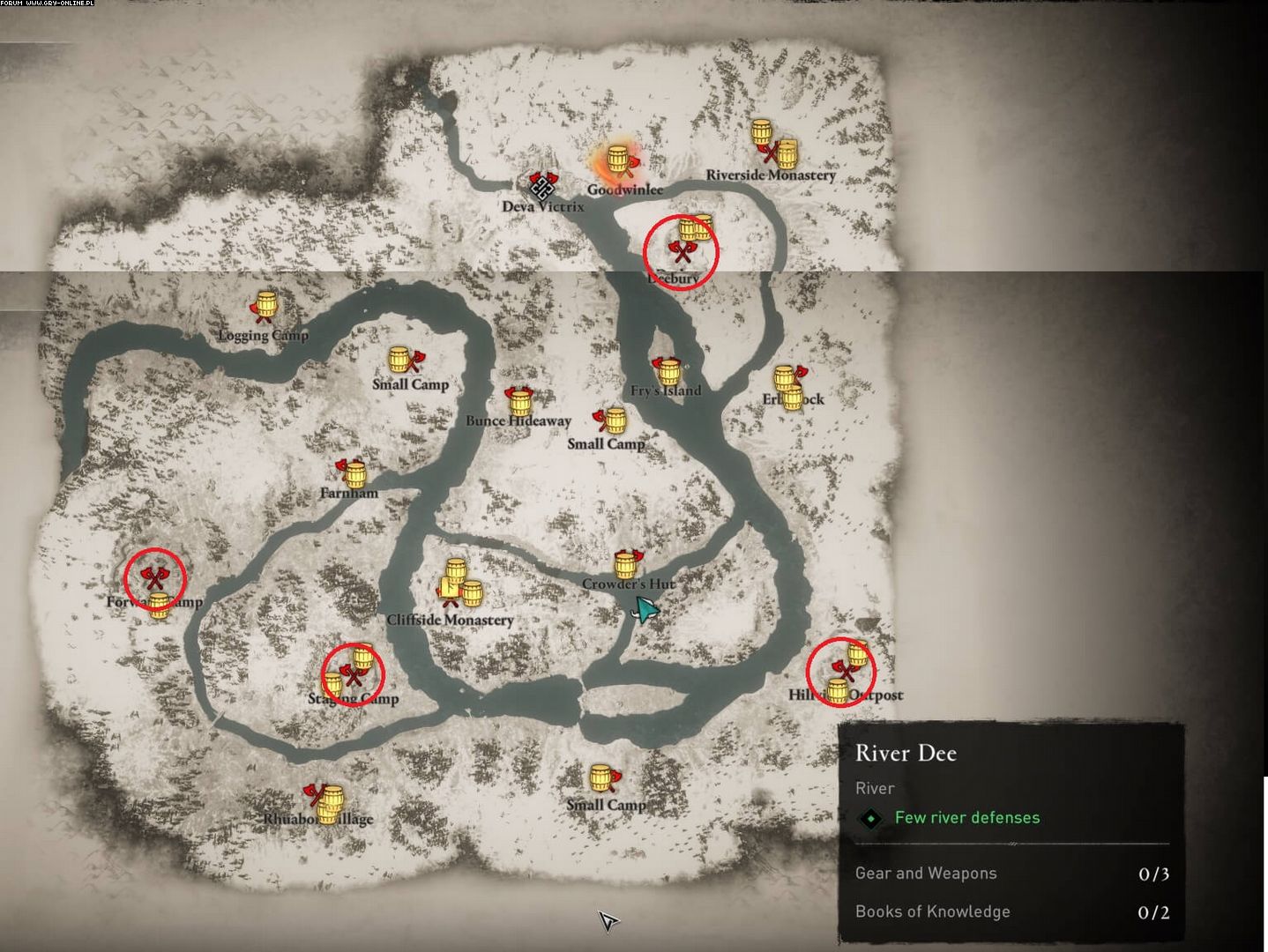This screenshot has width=1268, height=952.
Task: Select the Forward Camp marker
Action: point(155,579)
